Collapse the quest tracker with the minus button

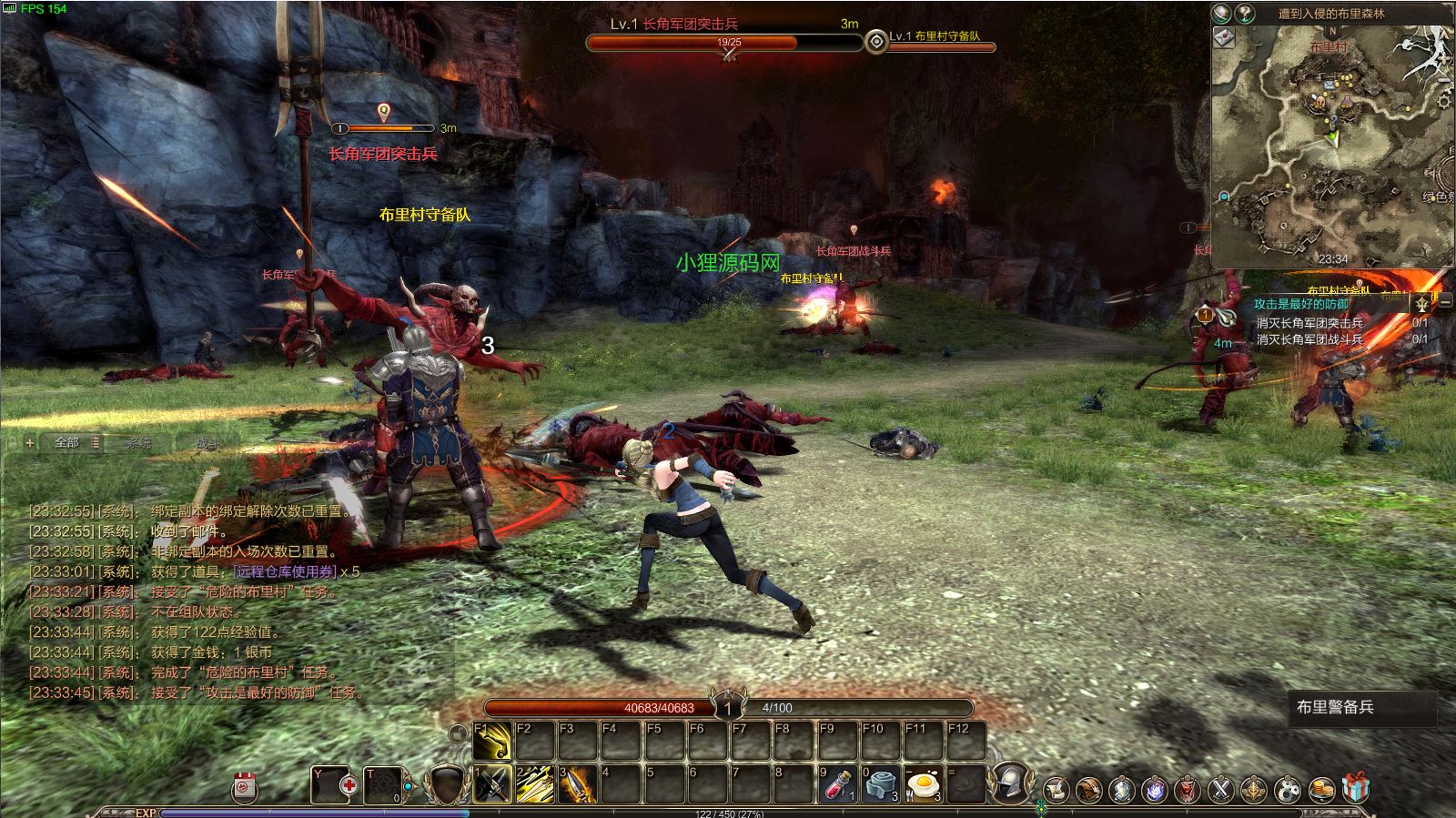pos(1445,300)
